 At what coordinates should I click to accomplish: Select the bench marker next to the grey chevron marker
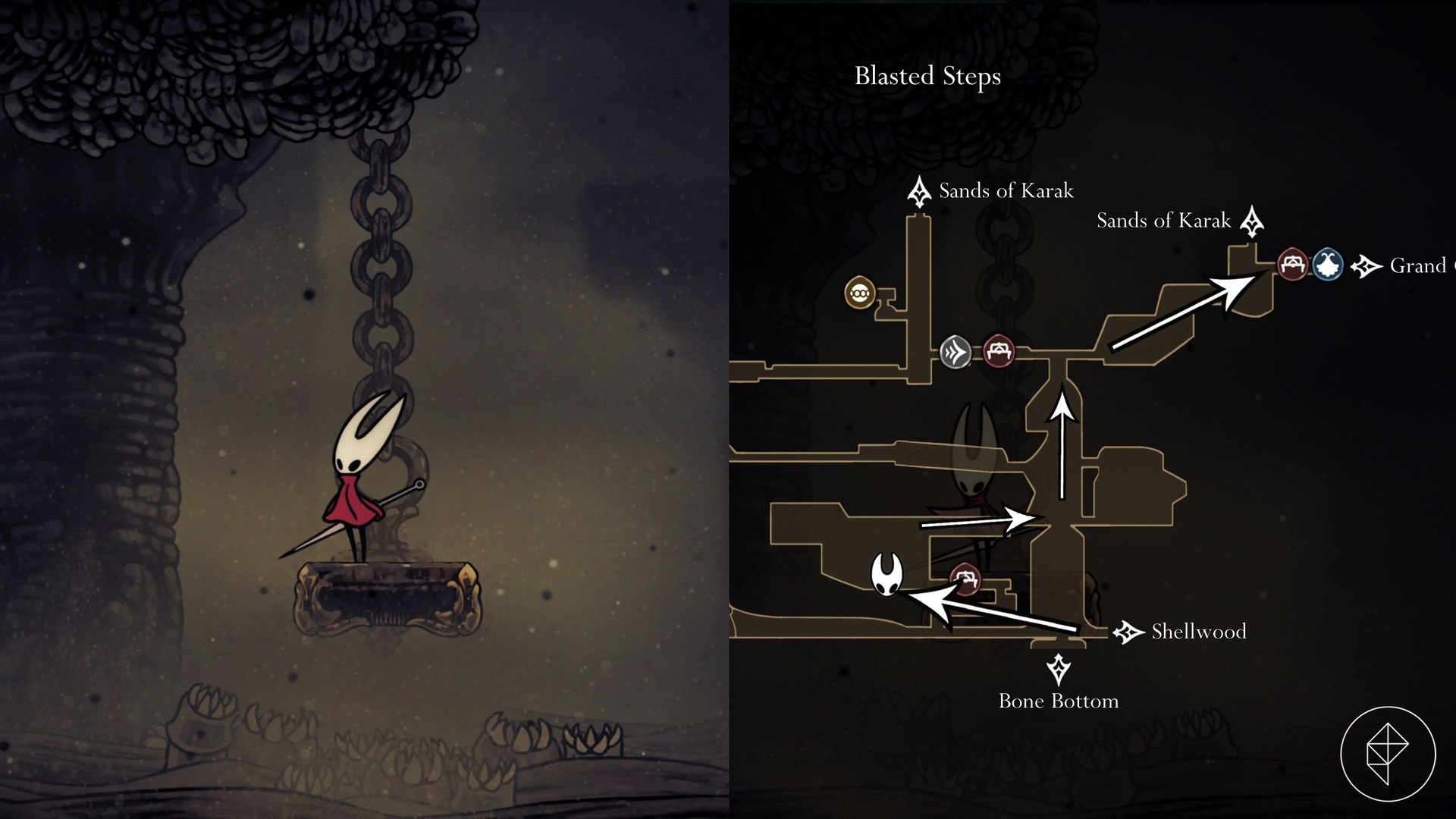[x=999, y=351]
